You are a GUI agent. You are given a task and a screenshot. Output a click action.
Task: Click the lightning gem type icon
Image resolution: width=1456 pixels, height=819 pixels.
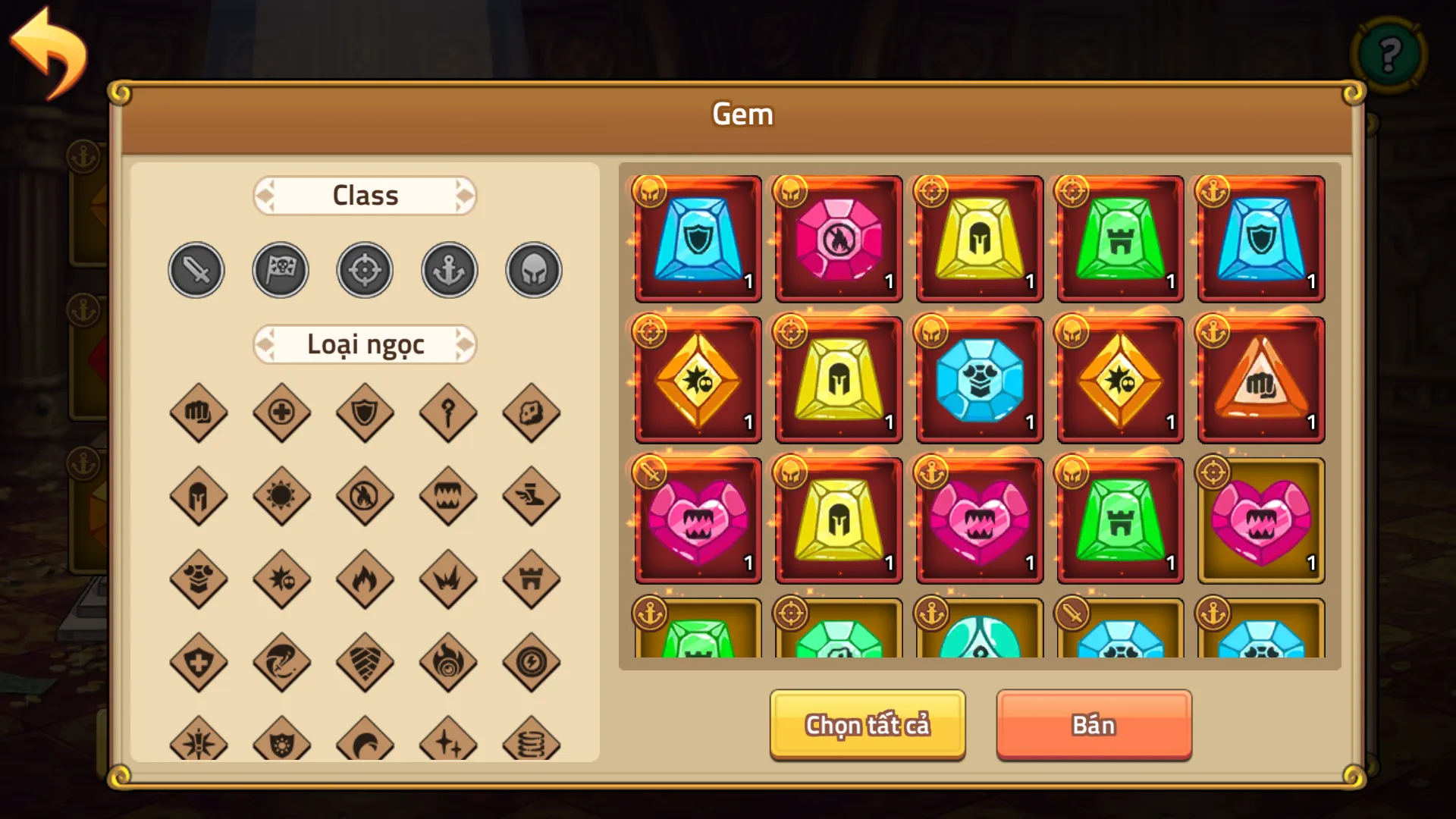point(532,662)
